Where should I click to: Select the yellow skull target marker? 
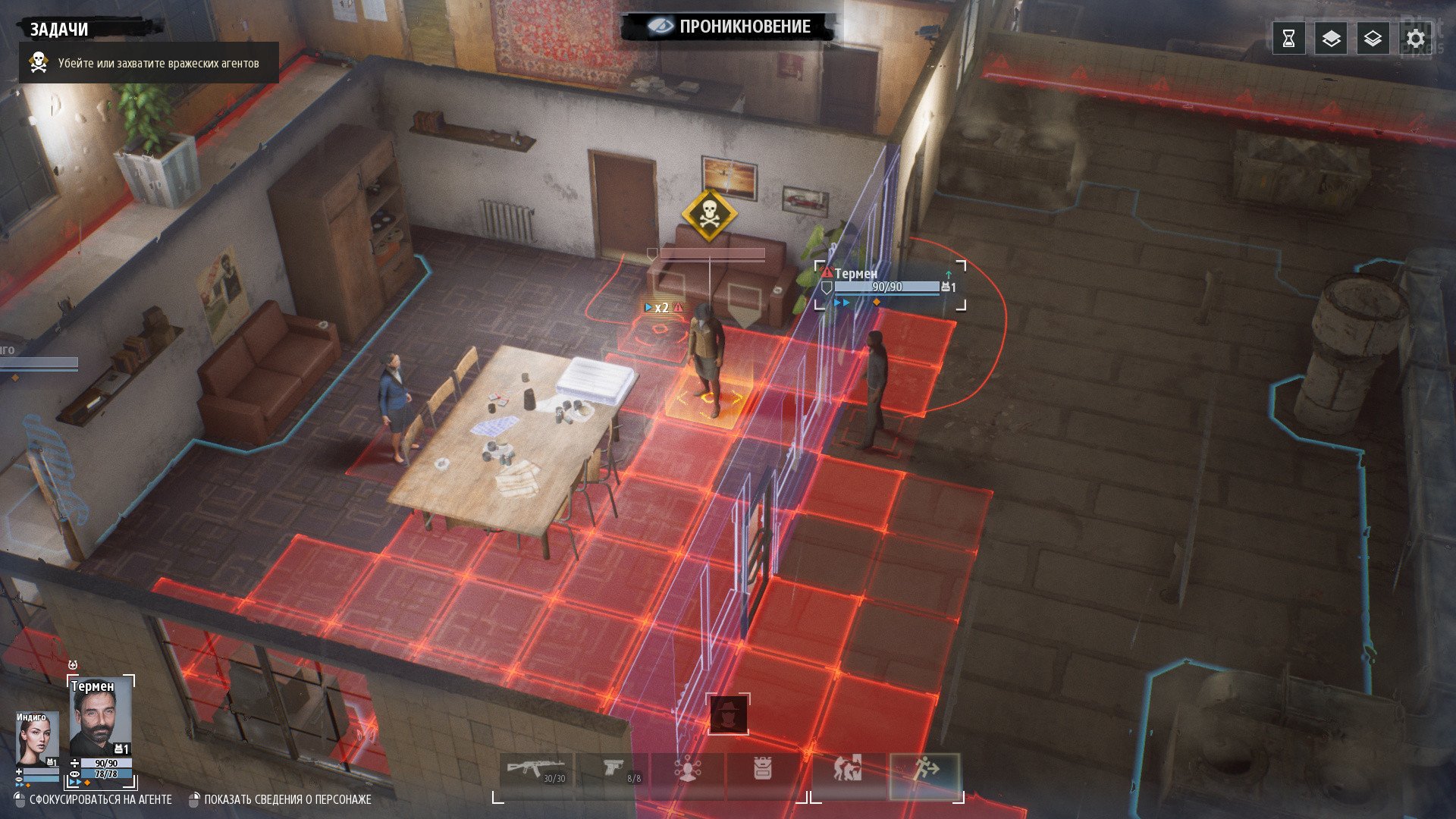(709, 215)
